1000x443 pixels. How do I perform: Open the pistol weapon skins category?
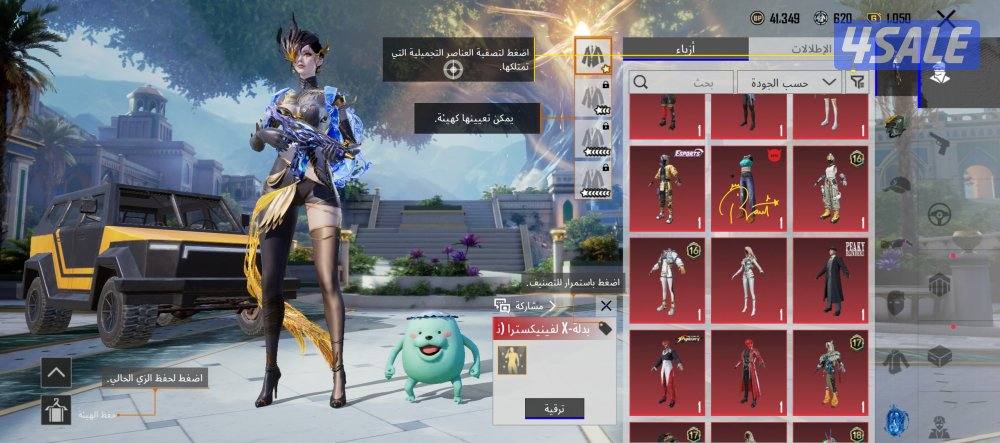pyautogui.click(x=938, y=142)
